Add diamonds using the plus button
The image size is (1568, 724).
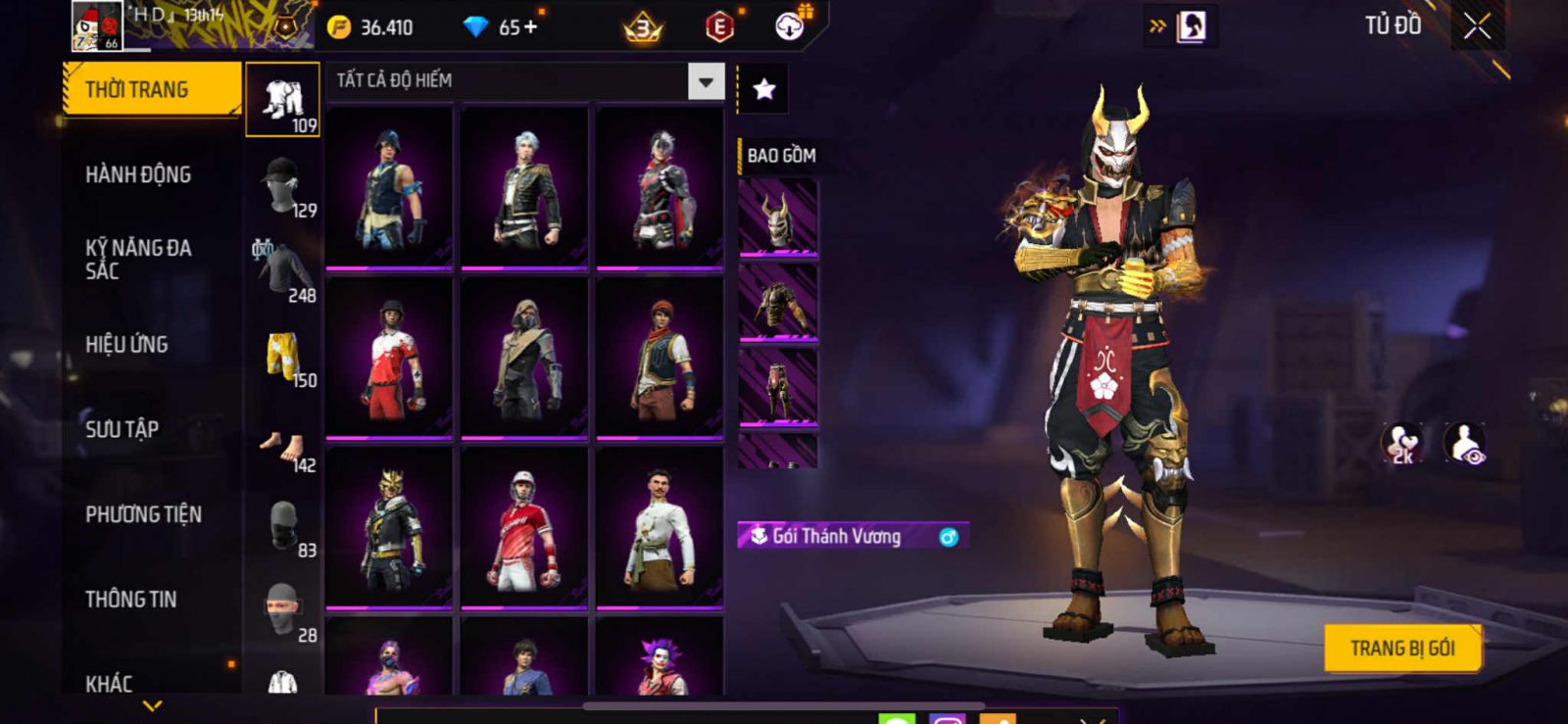(530, 27)
